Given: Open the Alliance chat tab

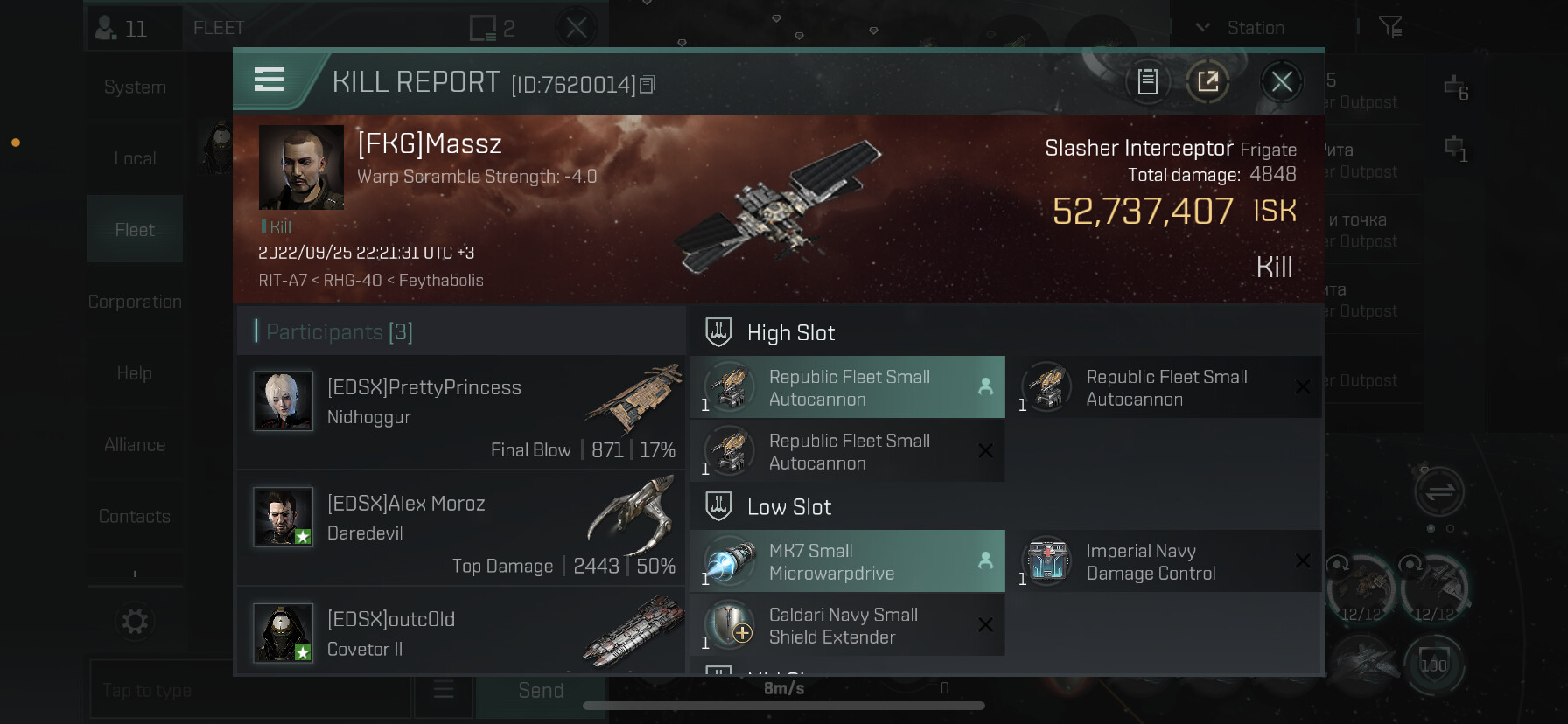Looking at the screenshot, I should pyautogui.click(x=135, y=445).
